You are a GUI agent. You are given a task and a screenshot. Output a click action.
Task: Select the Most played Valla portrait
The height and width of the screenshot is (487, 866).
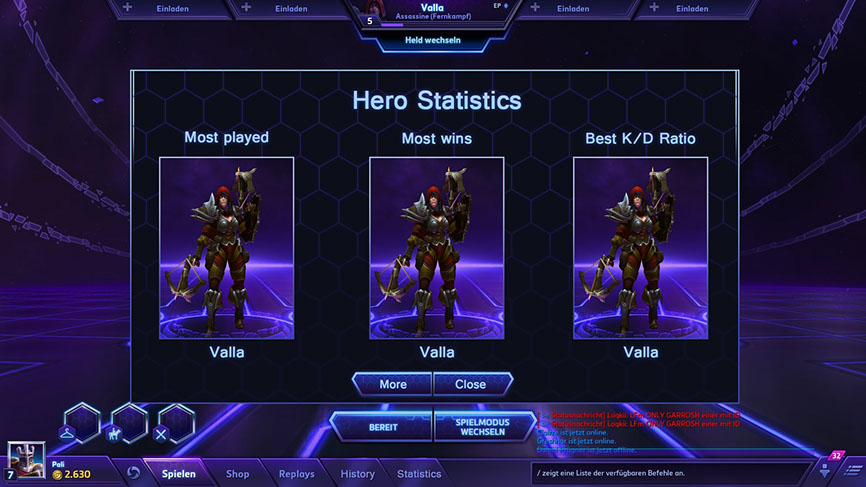pyautogui.click(x=226, y=248)
